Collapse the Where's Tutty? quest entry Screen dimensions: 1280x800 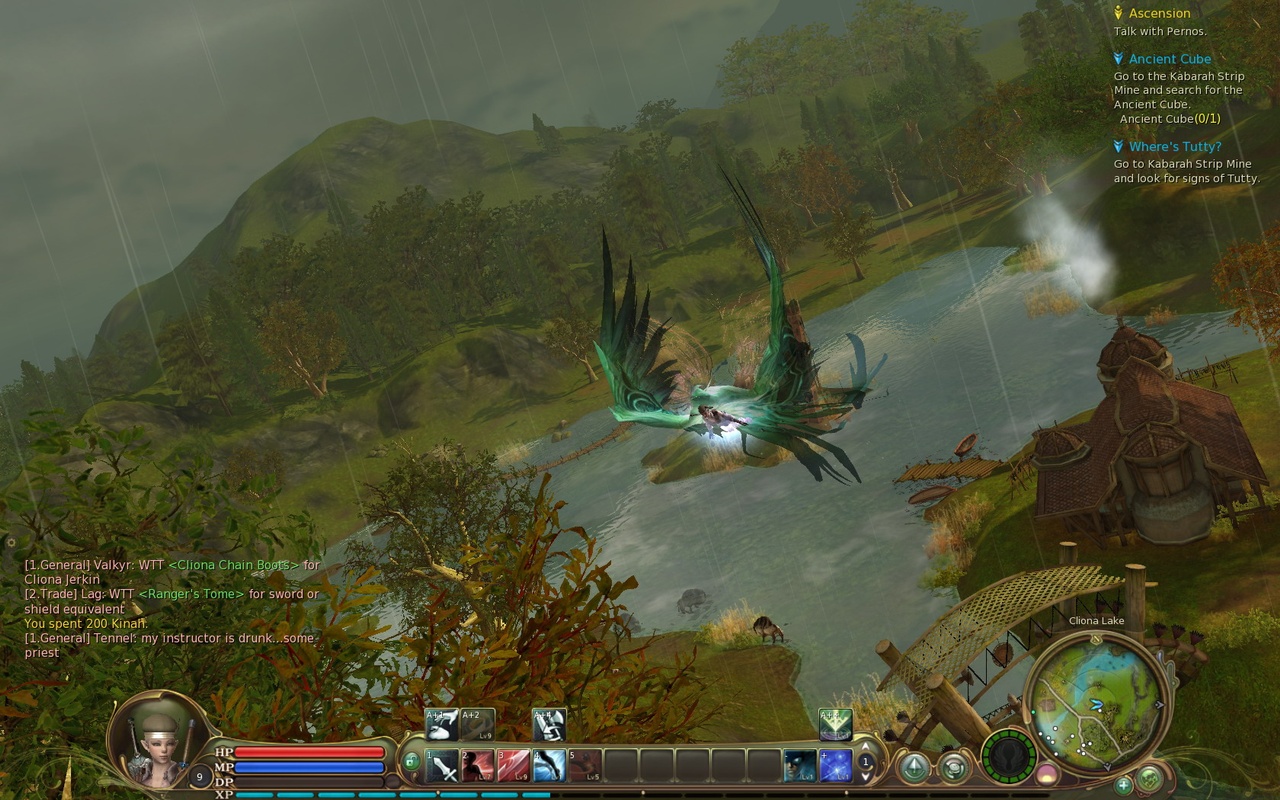pyautogui.click(x=1117, y=145)
